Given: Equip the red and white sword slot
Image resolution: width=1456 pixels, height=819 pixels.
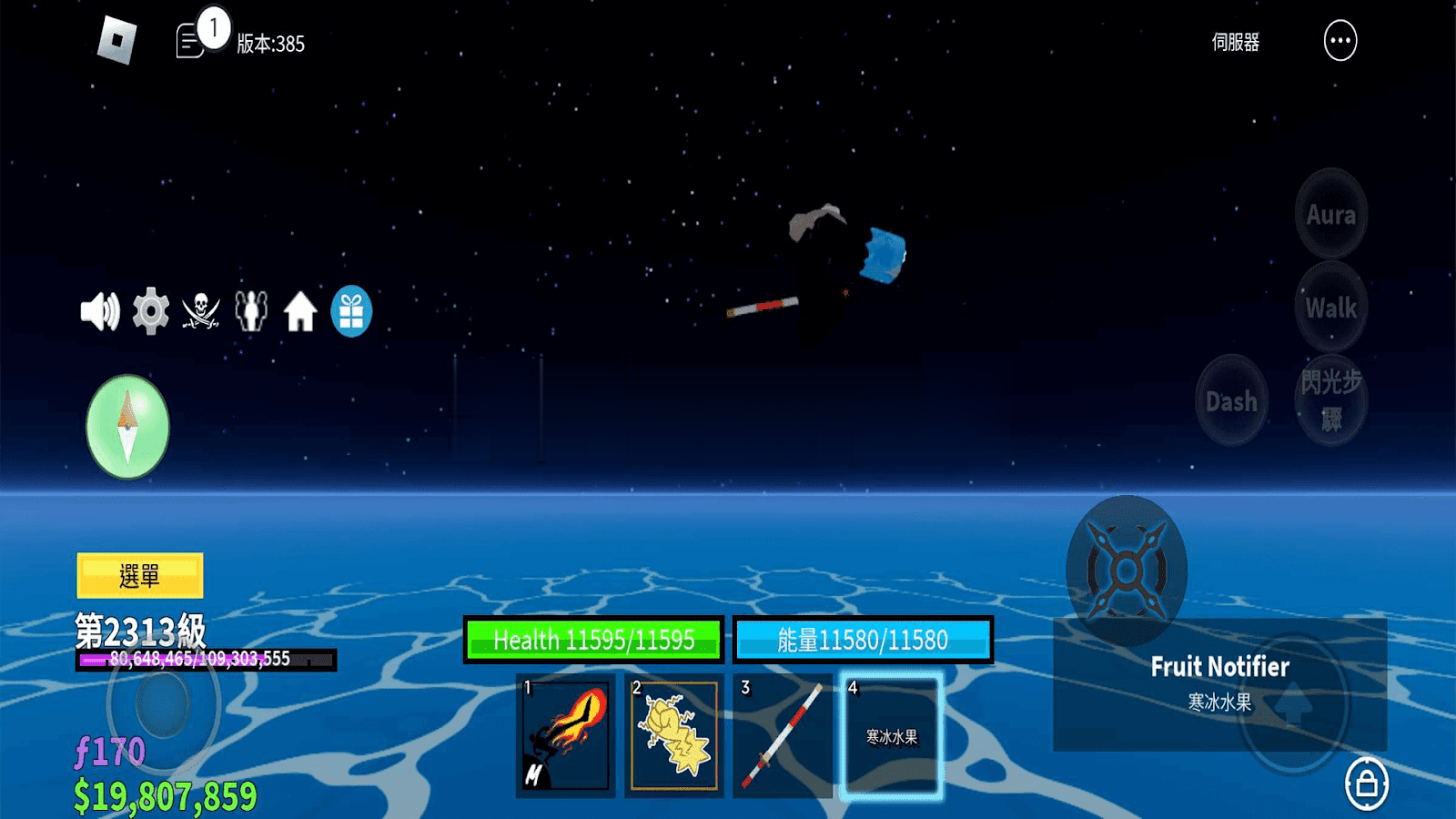Looking at the screenshot, I should (x=783, y=736).
